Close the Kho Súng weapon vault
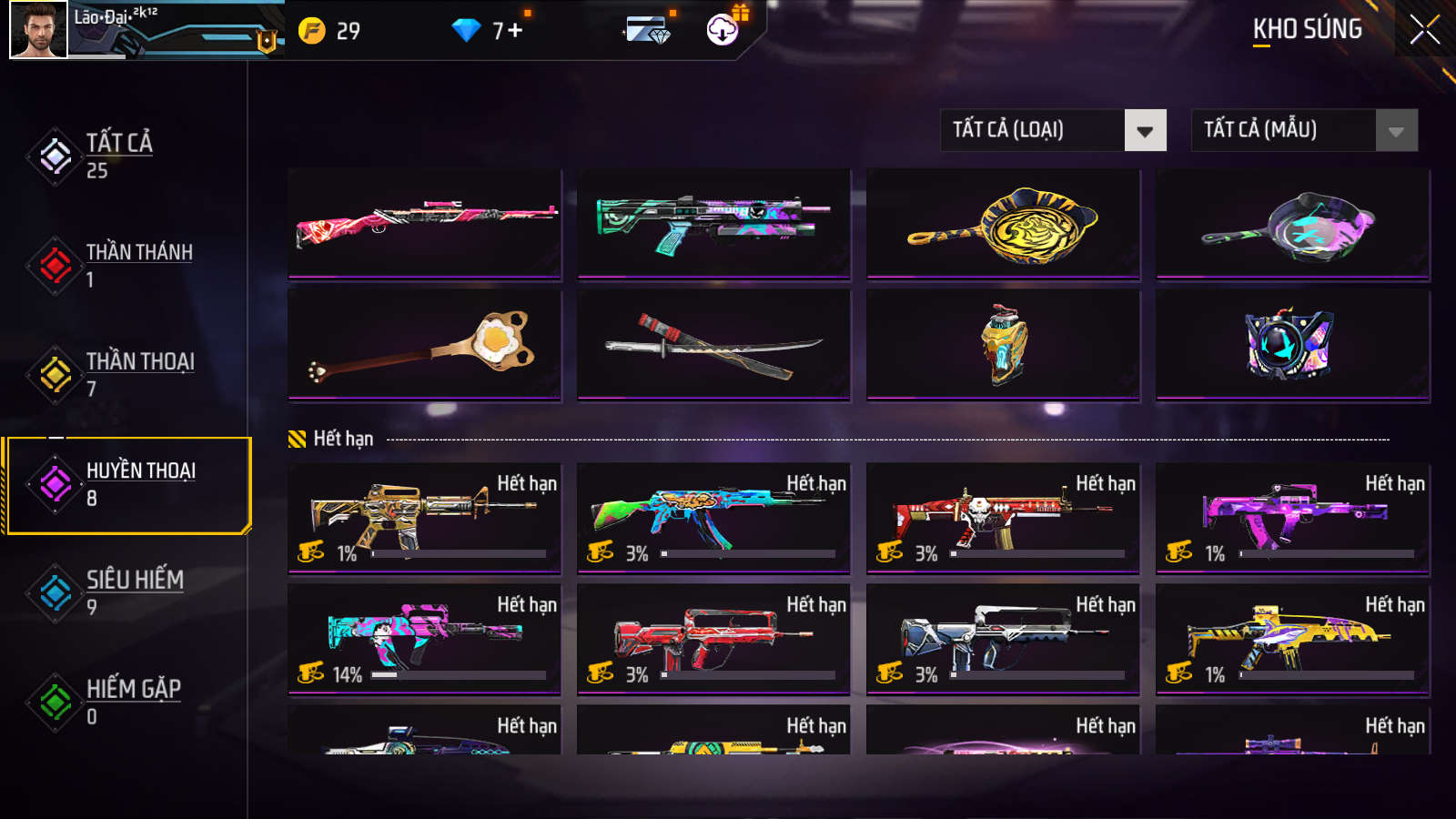This screenshot has height=819, width=1456. (1424, 29)
